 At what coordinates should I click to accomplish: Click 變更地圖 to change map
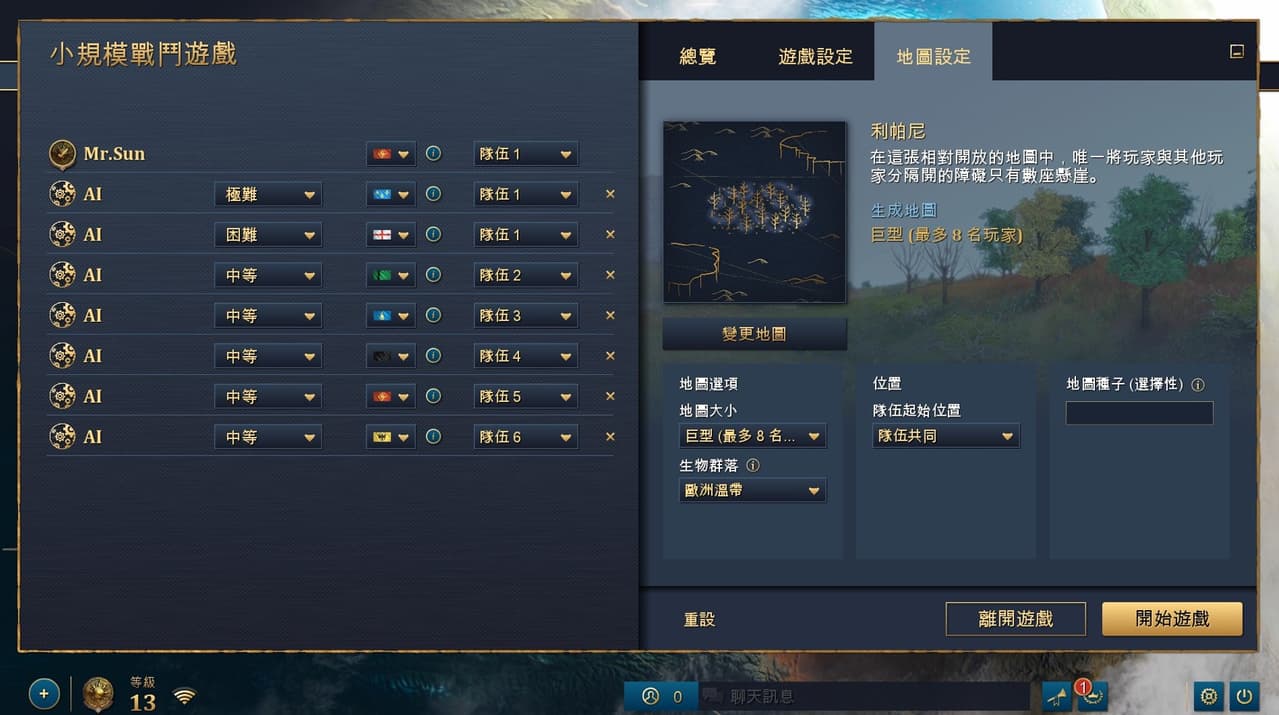coord(754,334)
